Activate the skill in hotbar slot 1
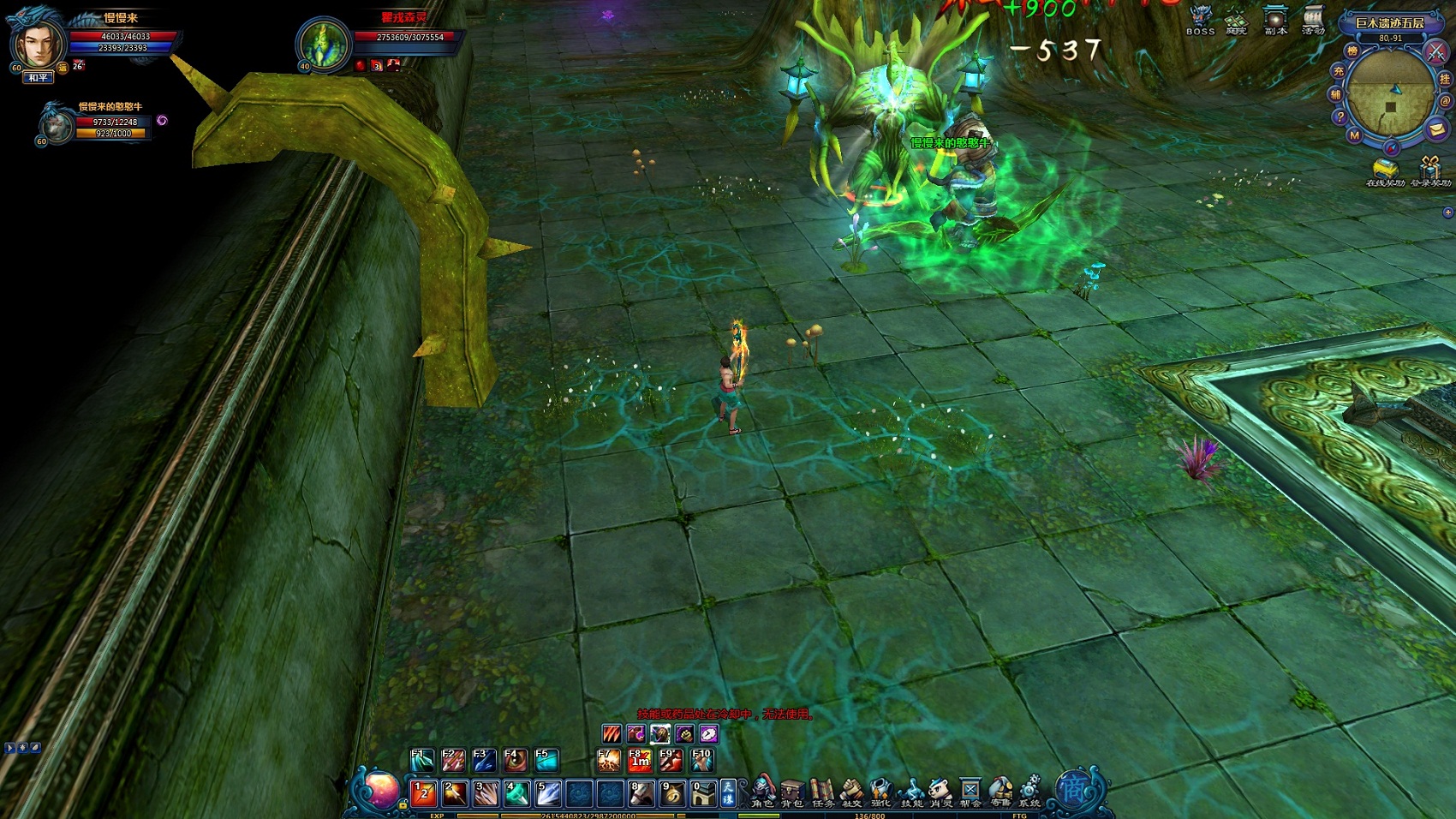1456x819 pixels. click(424, 793)
